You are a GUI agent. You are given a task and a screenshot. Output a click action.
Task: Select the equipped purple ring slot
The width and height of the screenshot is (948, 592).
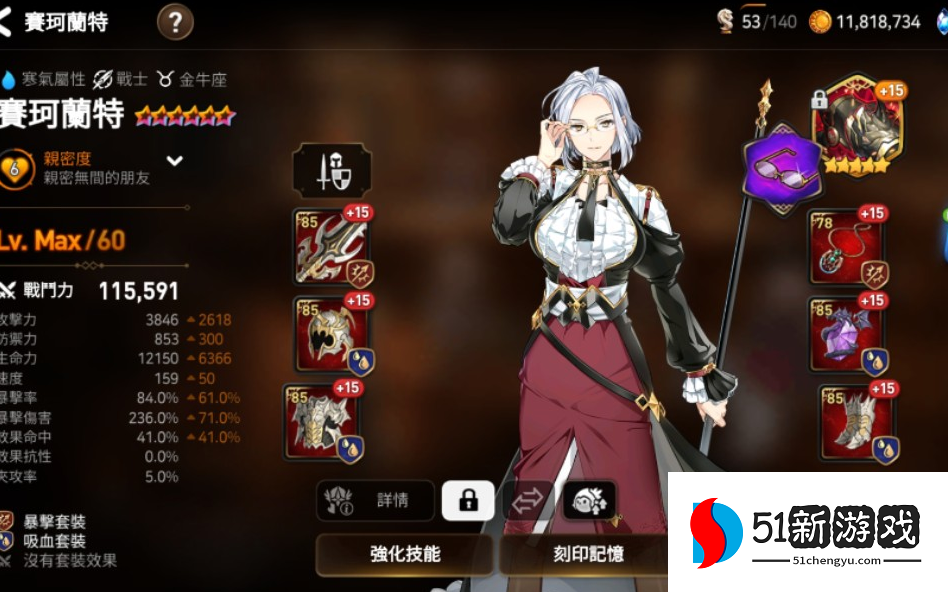846,335
